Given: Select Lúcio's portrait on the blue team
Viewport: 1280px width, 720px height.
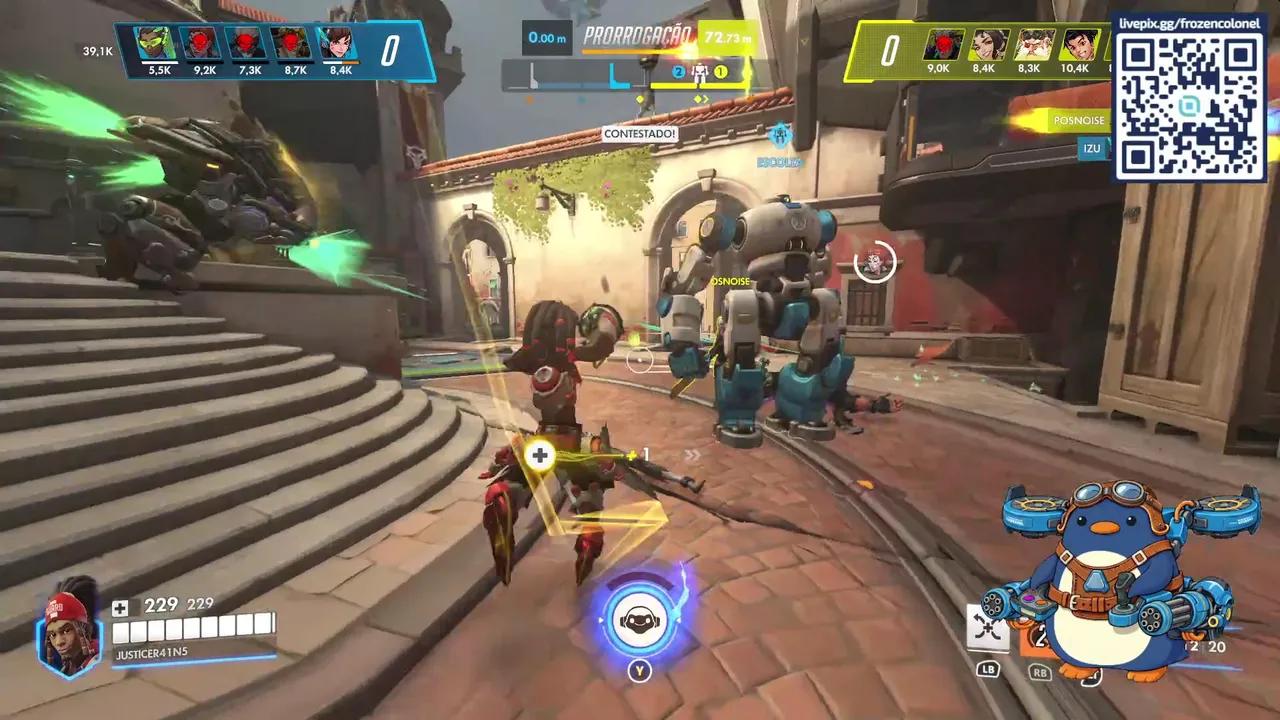Looking at the screenshot, I should point(157,45).
